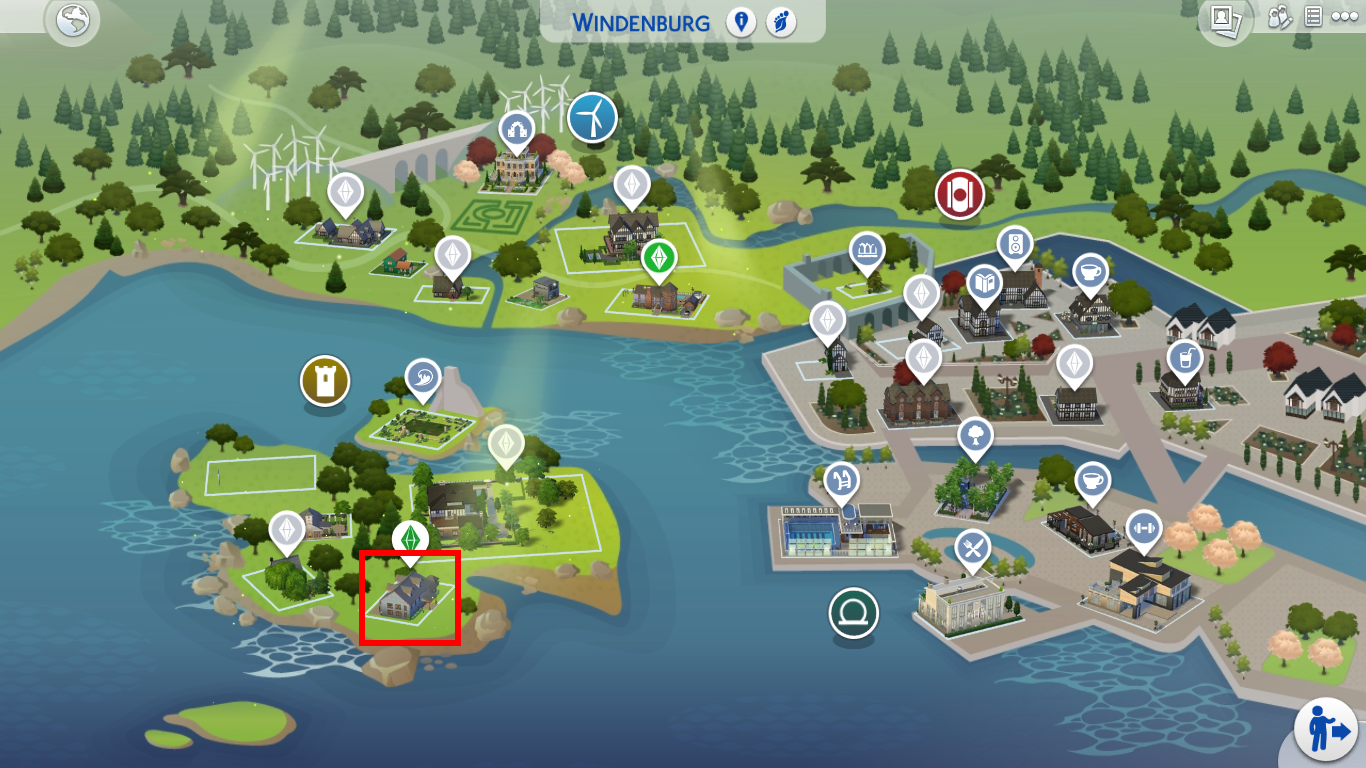Pick the library book lot pin
The height and width of the screenshot is (768, 1366).
point(984,284)
